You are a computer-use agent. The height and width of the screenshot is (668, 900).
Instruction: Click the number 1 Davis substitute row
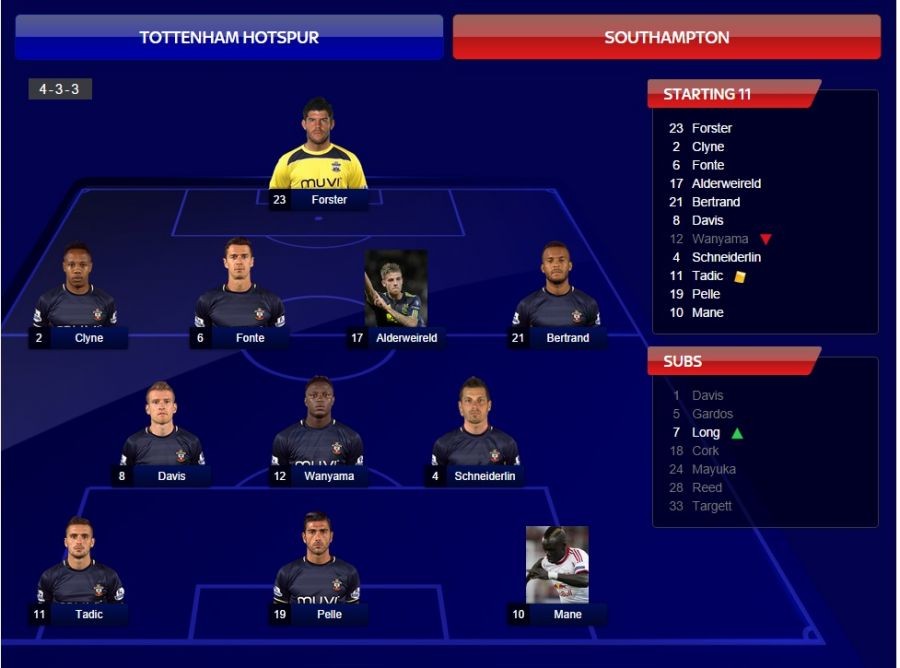(x=707, y=395)
